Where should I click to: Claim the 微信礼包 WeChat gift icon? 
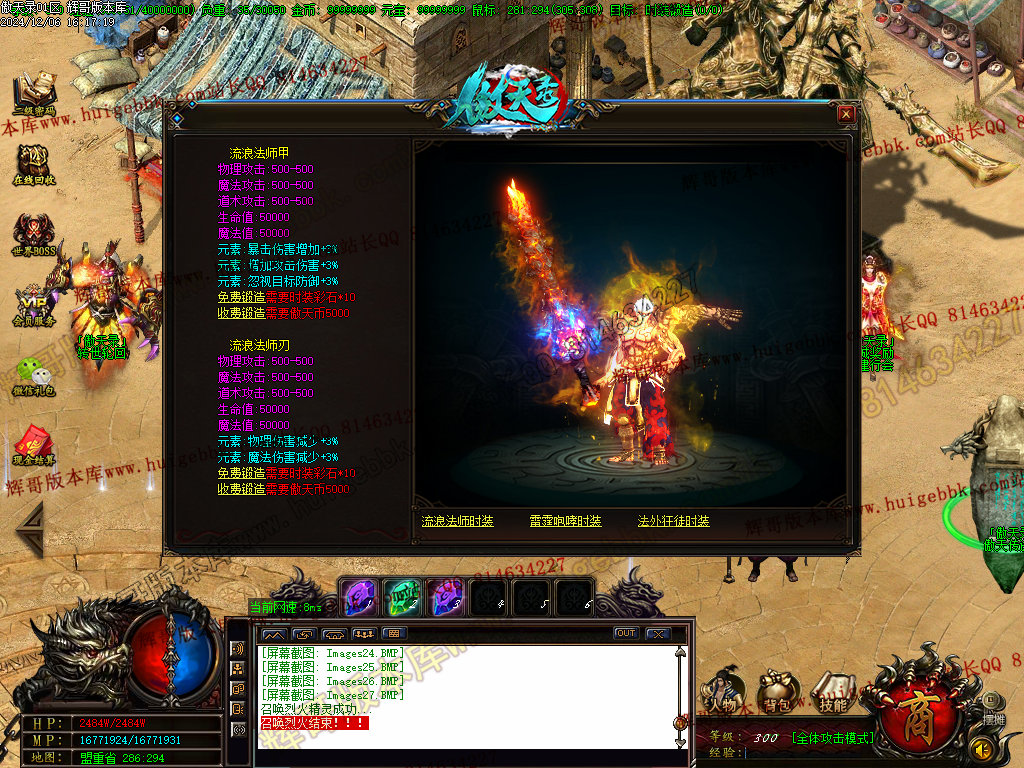34,375
